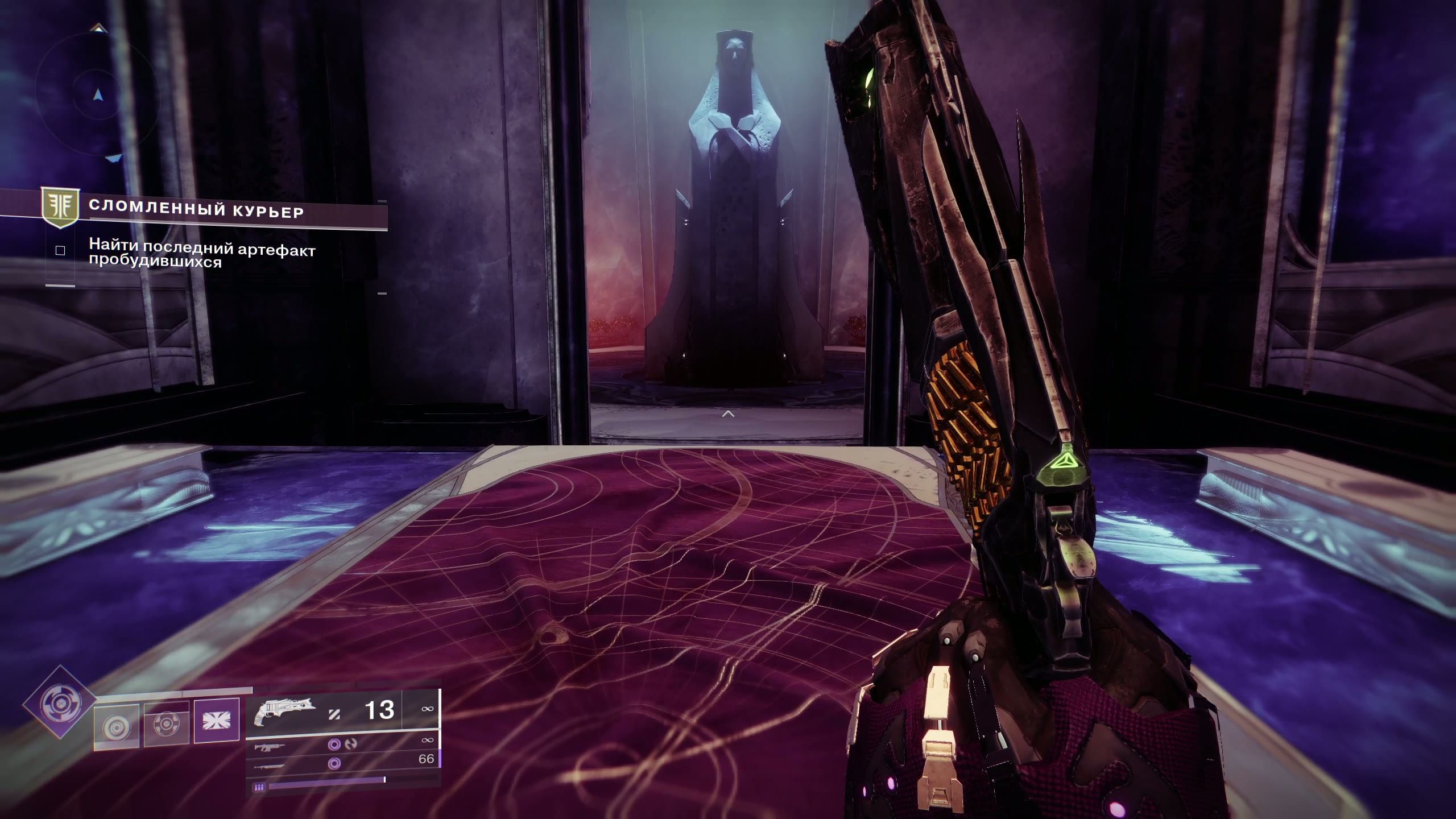Switch to the rifle in second slot

click(271, 746)
